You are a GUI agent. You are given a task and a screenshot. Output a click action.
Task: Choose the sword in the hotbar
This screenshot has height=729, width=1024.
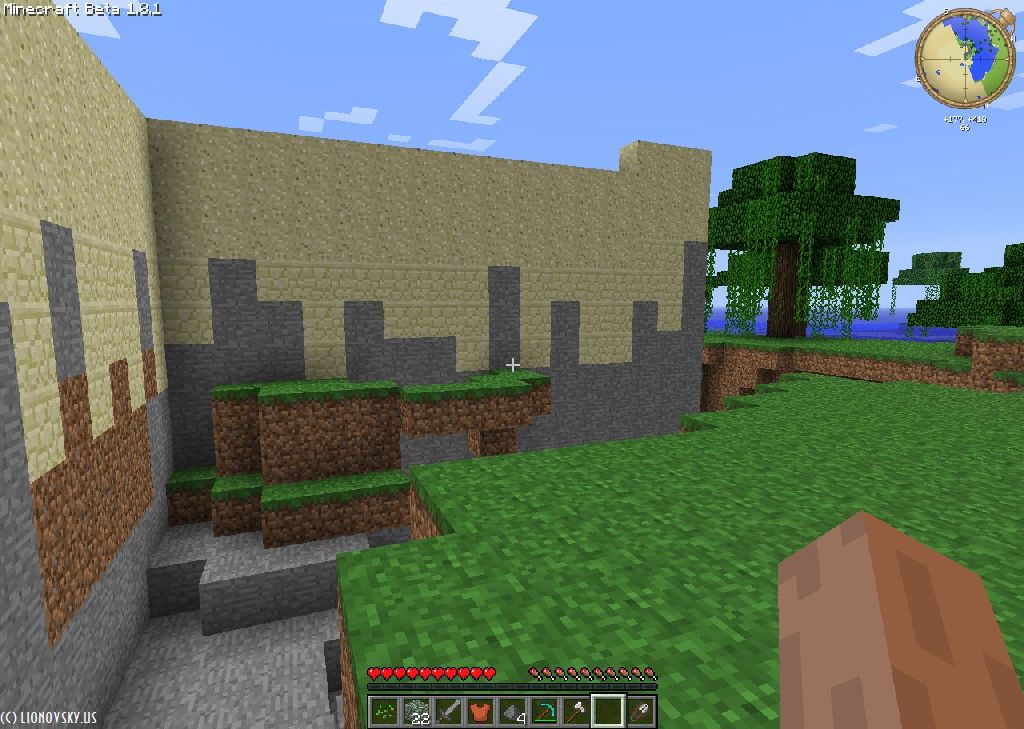pos(448,712)
